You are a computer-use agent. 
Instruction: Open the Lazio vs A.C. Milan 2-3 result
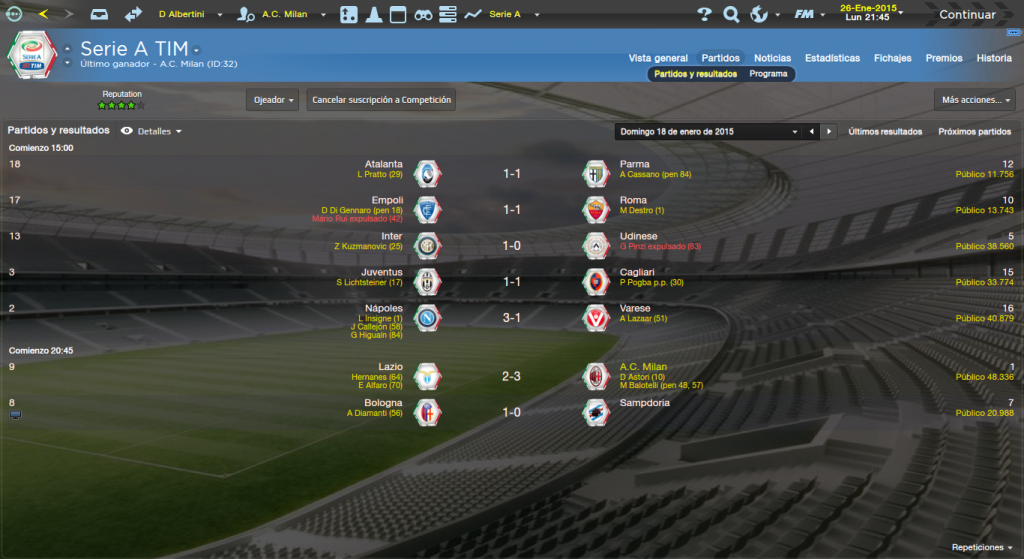(511, 377)
